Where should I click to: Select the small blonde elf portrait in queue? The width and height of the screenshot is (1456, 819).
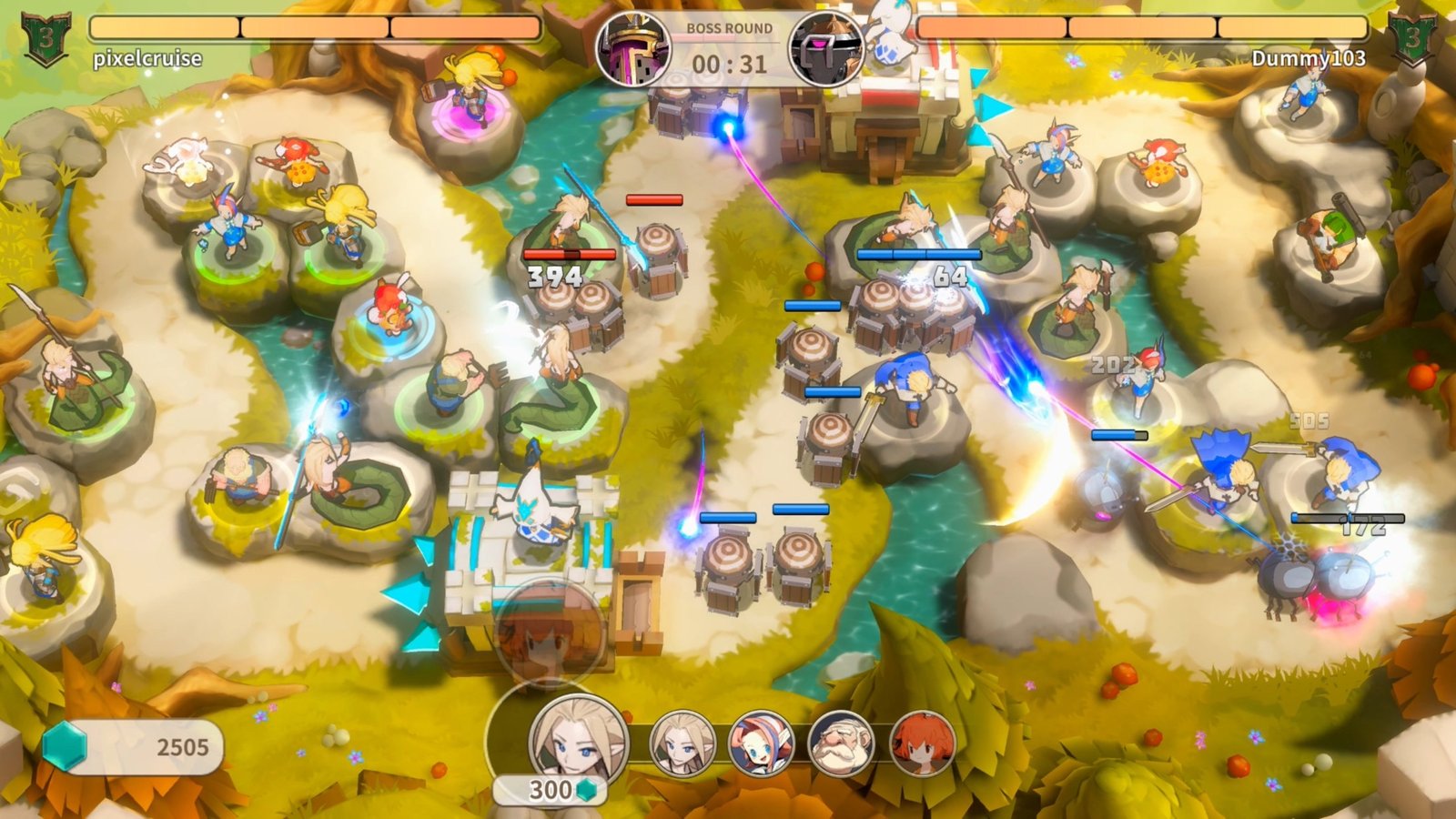682,742
